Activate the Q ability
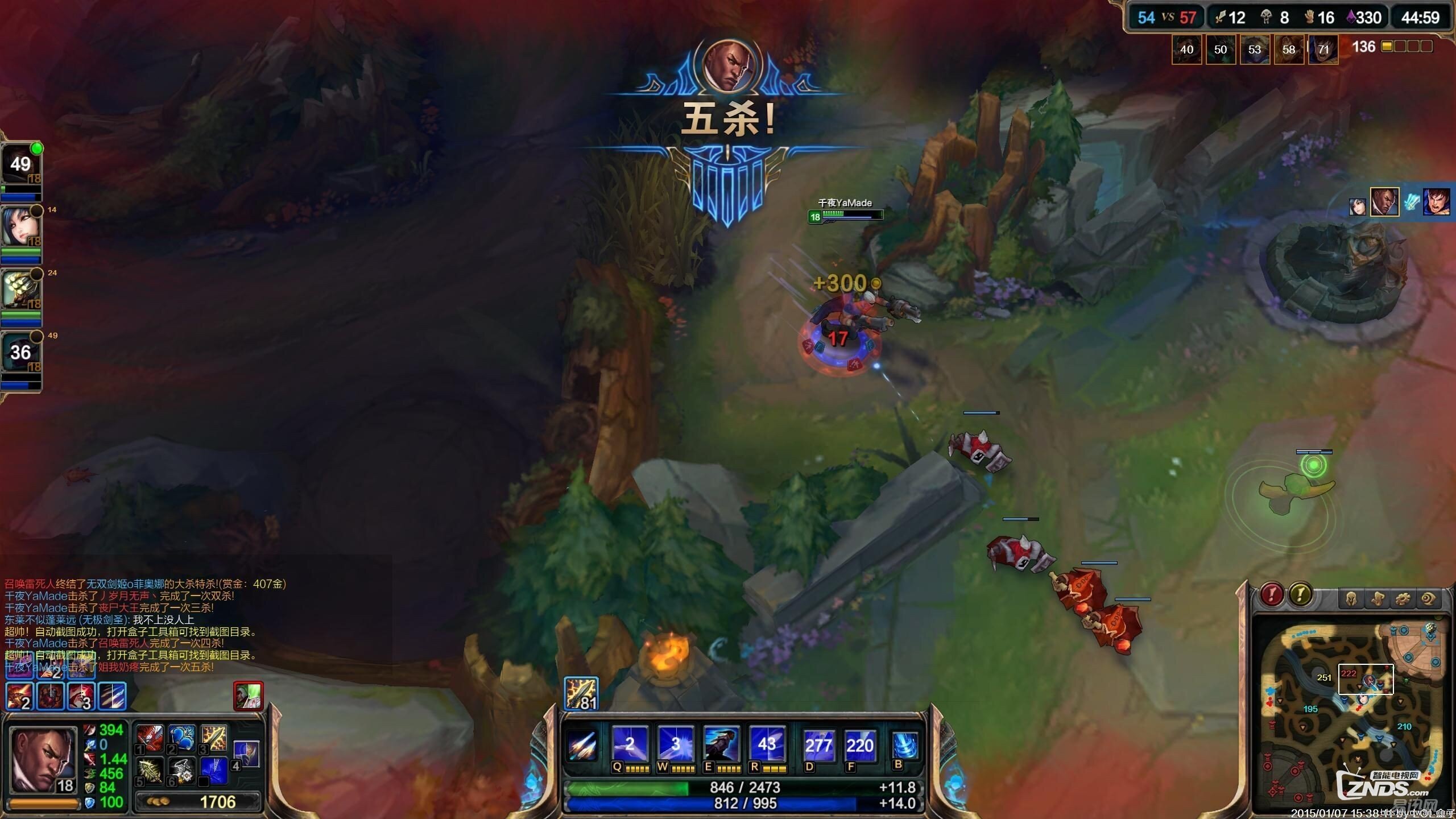This screenshot has width=1456, height=819. coord(630,744)
